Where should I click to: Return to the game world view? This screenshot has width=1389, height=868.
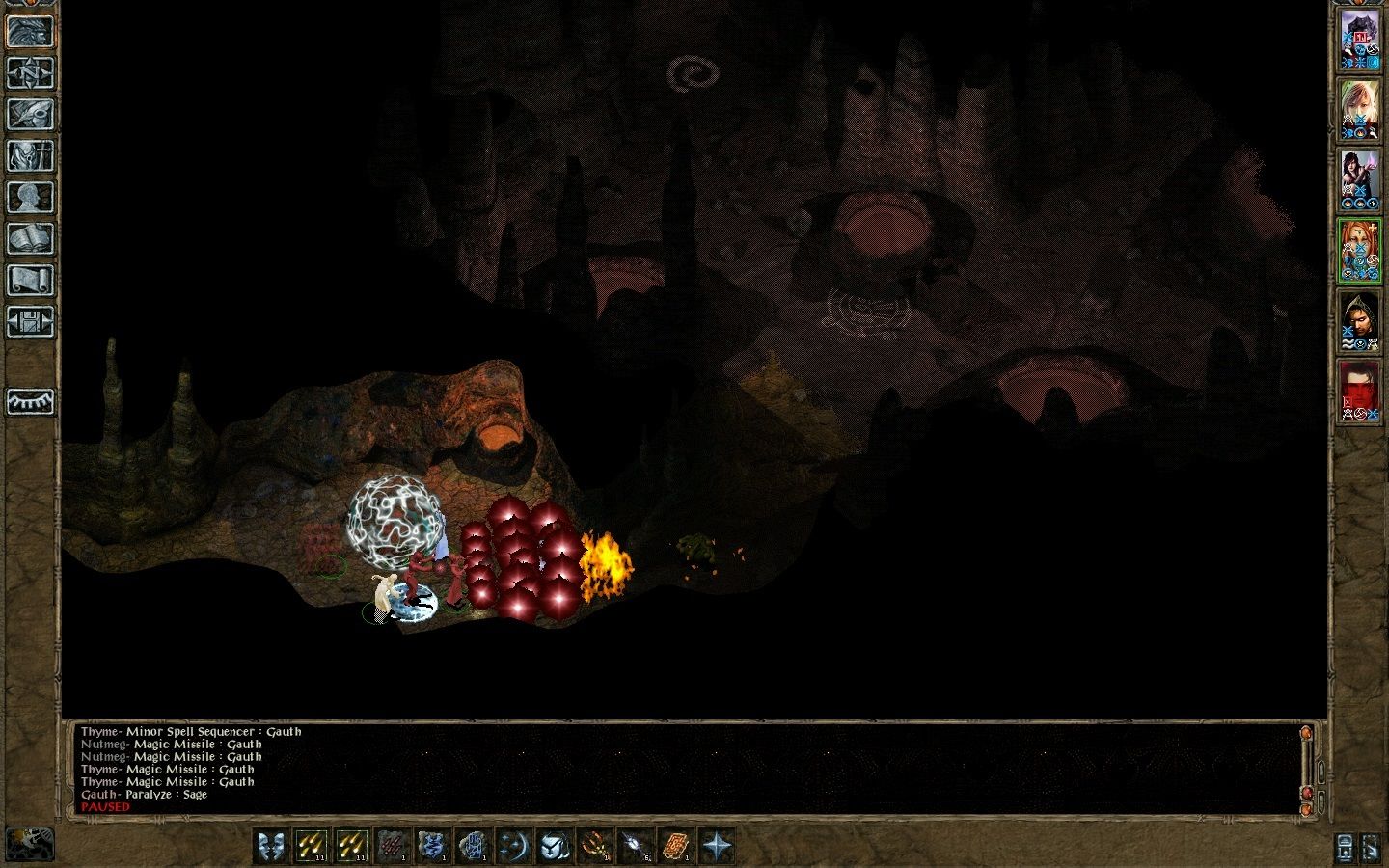[x=30, y=31]
